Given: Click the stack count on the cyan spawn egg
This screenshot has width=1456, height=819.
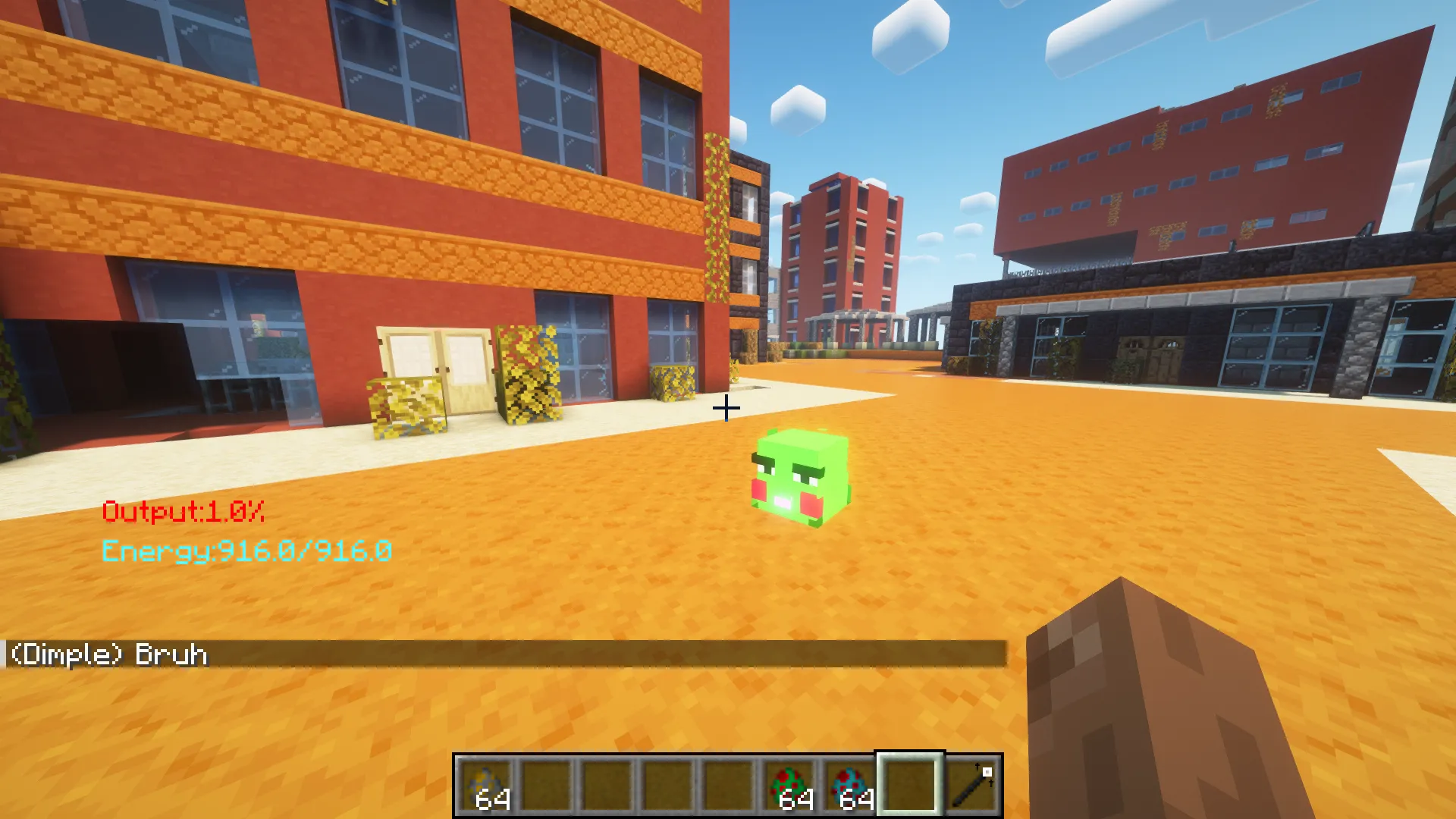Looking at the screenshot, I should (x=855, y=798).
